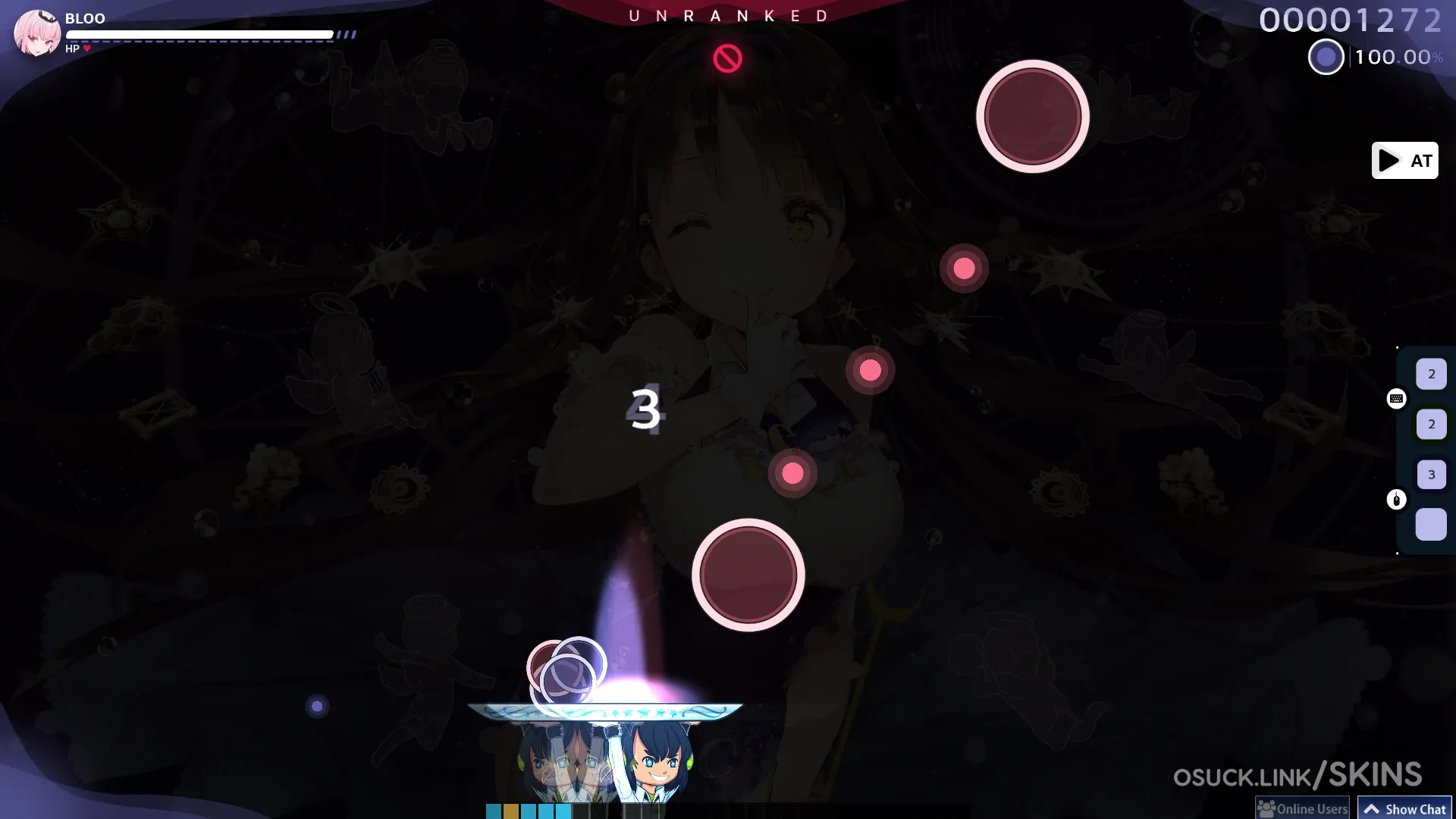The width and height of the screenshot is (1456, 819).
Task: Open the Online Users list
Action: [1303, 808]
